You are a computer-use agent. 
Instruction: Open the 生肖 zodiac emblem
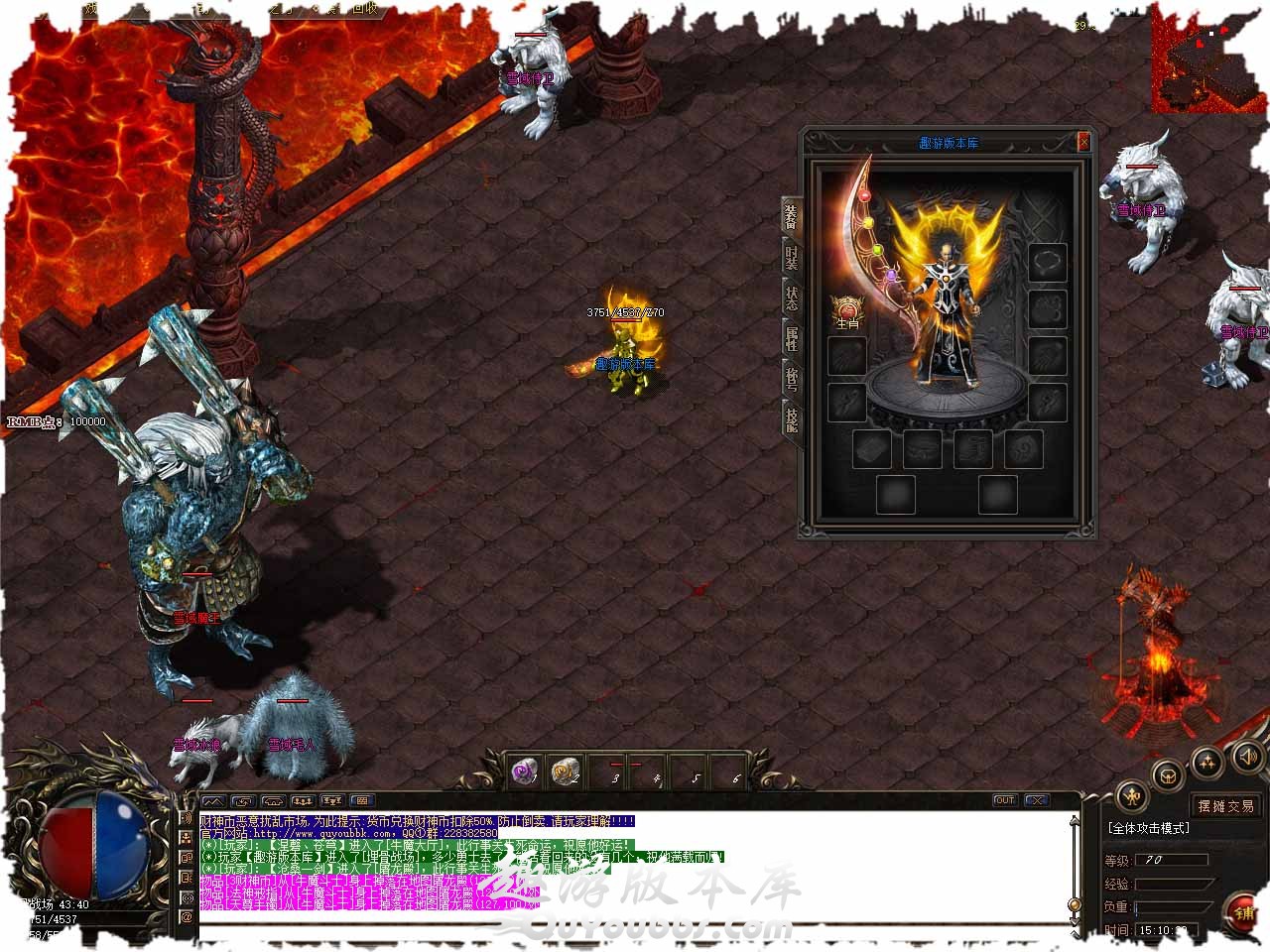click(847, 310)
